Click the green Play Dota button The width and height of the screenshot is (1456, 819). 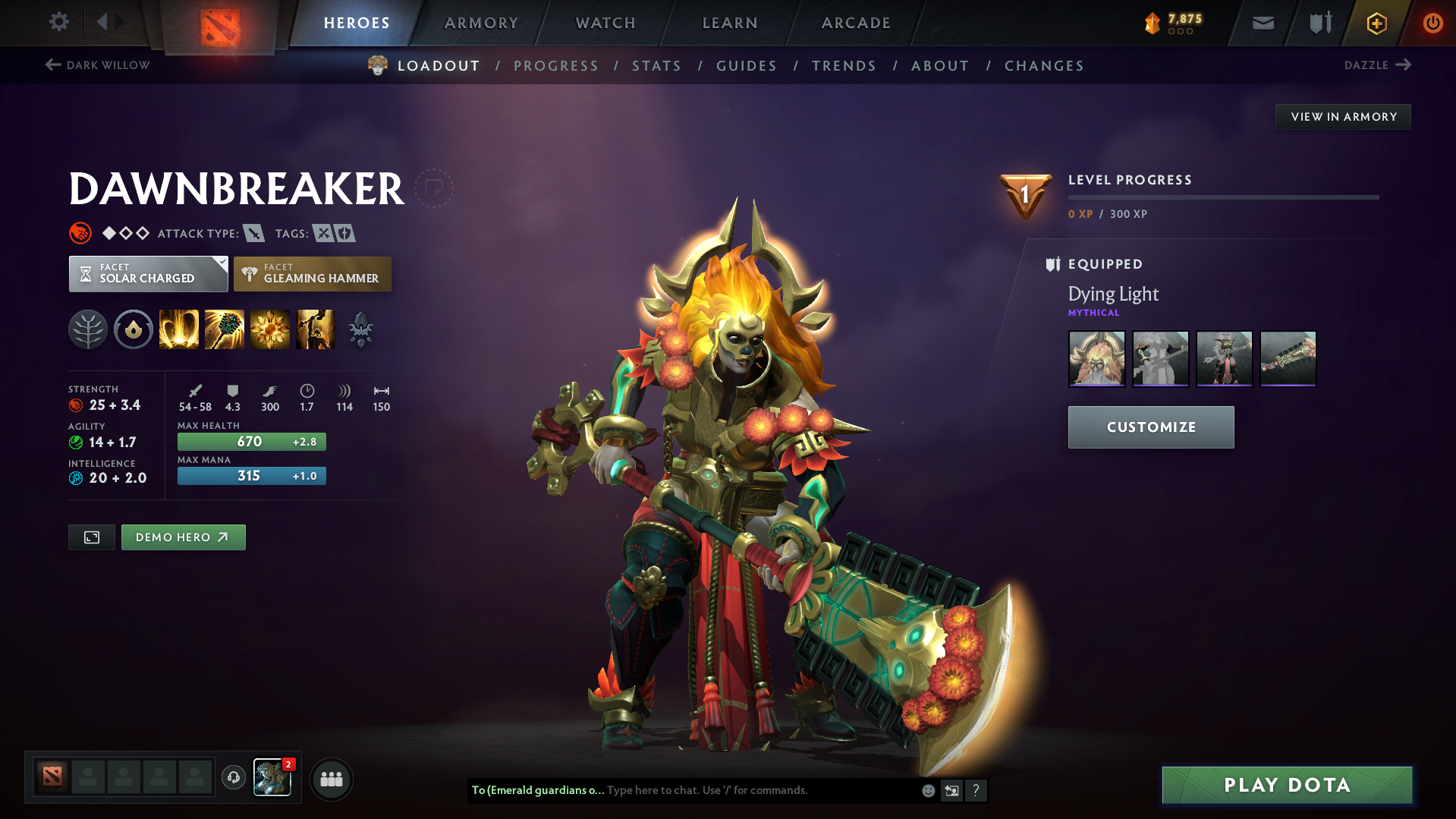(x=1287, y=785)
